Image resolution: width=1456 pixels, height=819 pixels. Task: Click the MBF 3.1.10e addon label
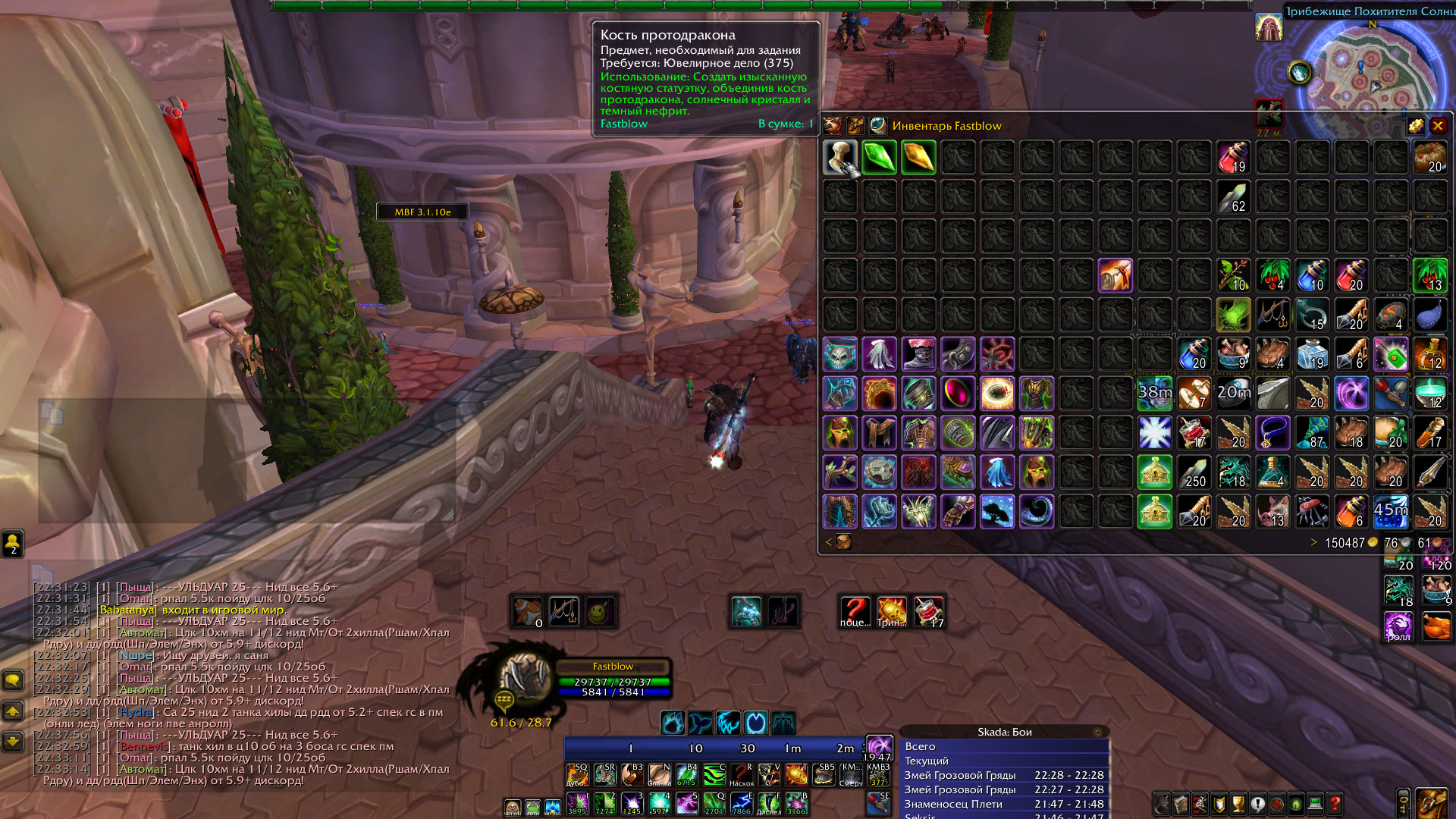pos(422,212)
